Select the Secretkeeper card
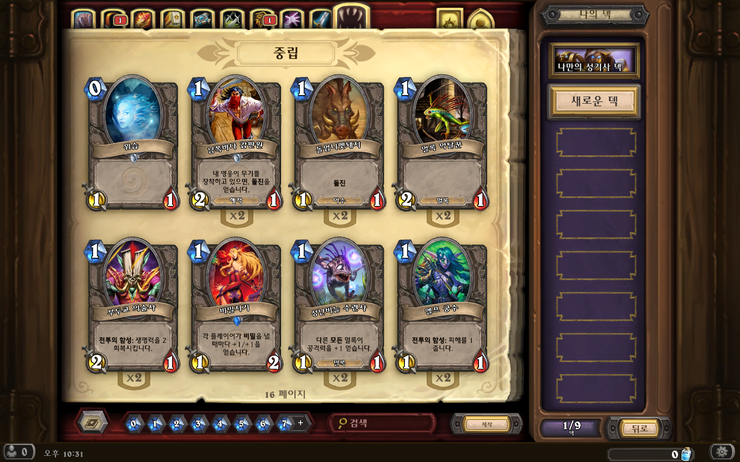This screenshot has height=462, width=740. point(236,305)
